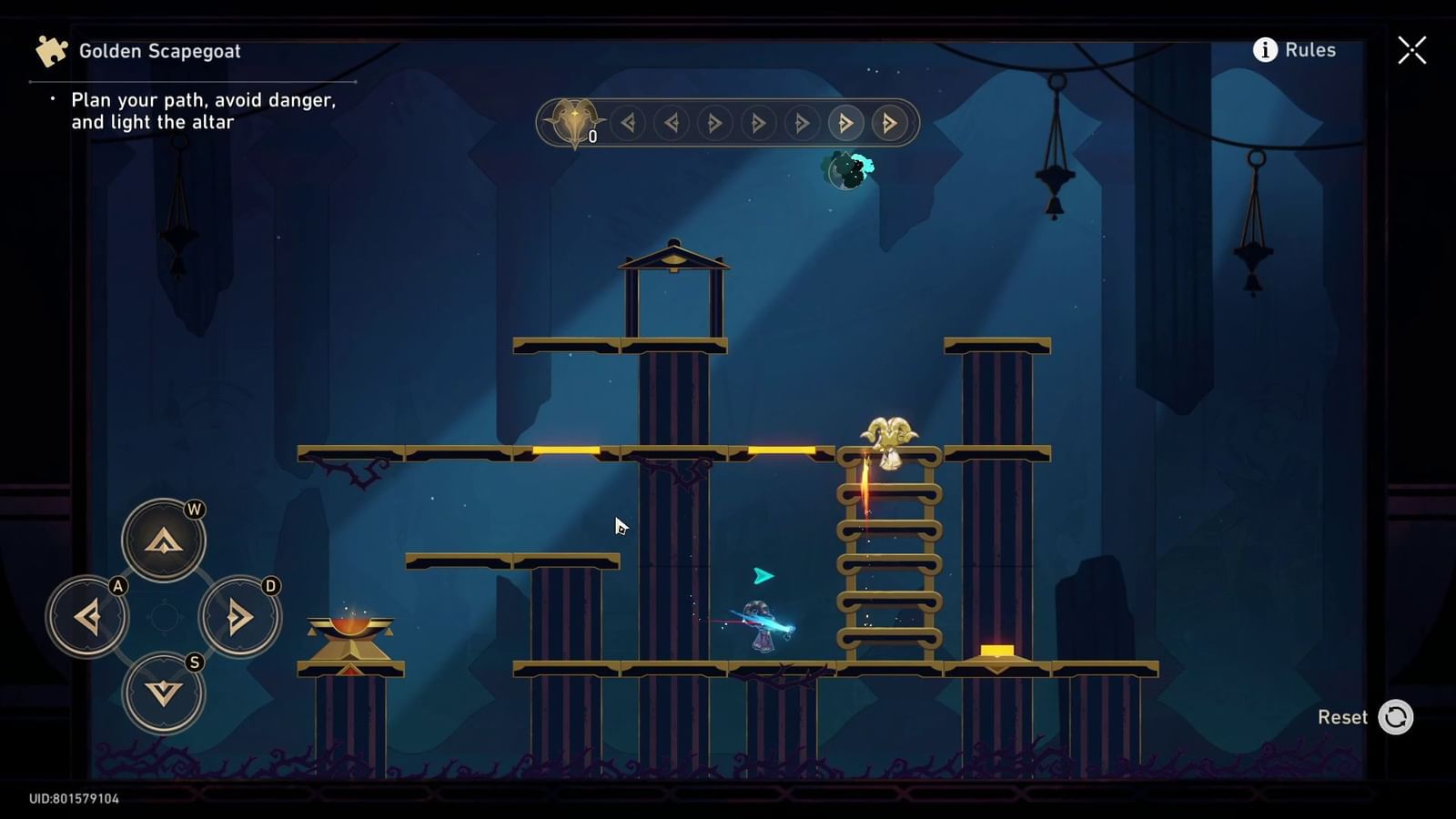Select the first left arrow in the sequence bar
Image resolution: width=1456 pixels, height=819 pixels.
tap(628, 124)
